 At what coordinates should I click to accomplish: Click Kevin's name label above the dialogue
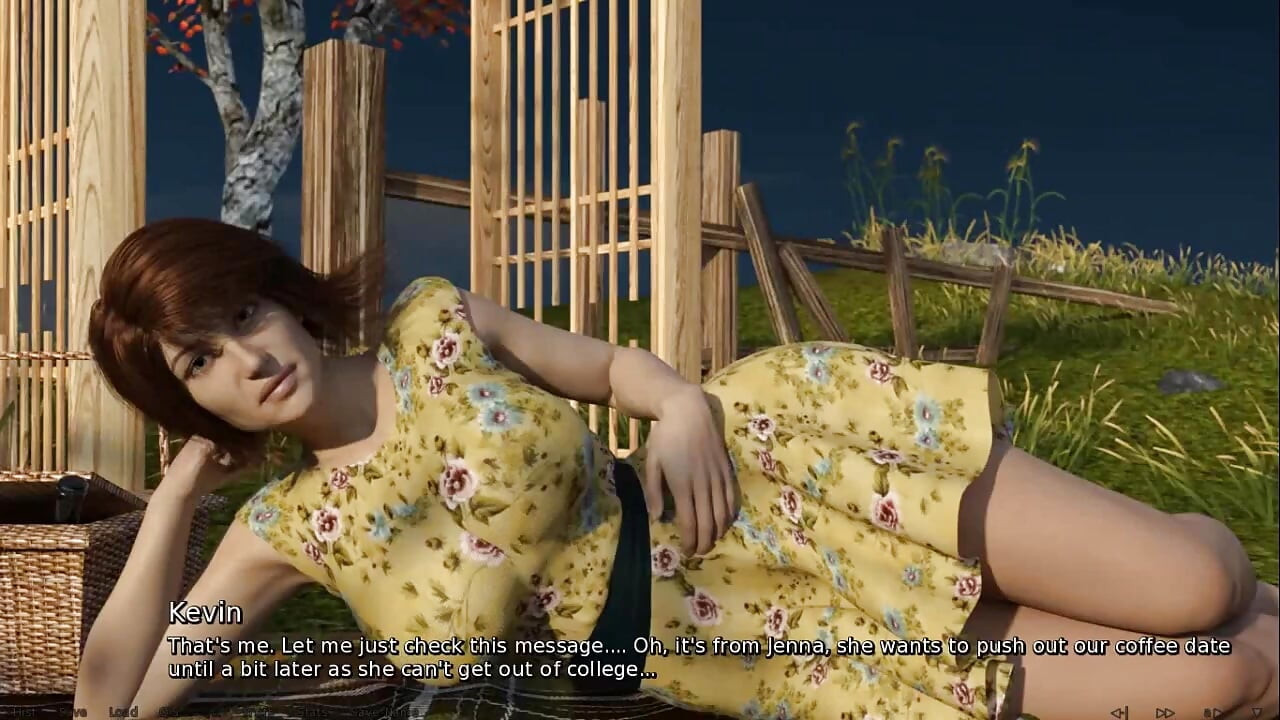[x=205, y=612]
